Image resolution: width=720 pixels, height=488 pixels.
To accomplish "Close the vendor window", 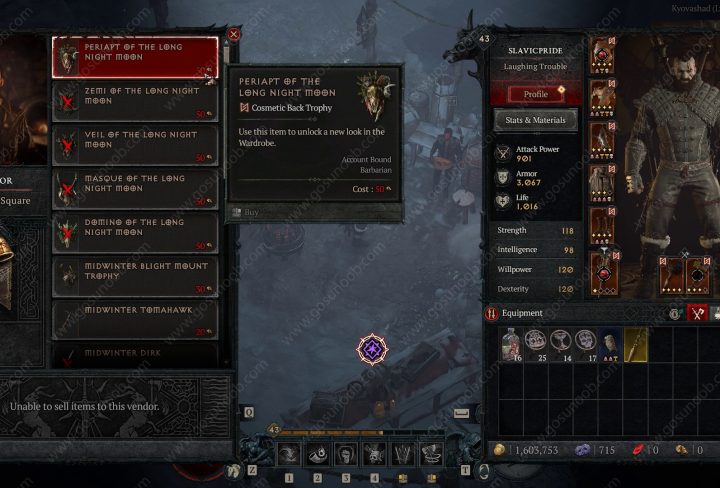I will click(233, 34).
